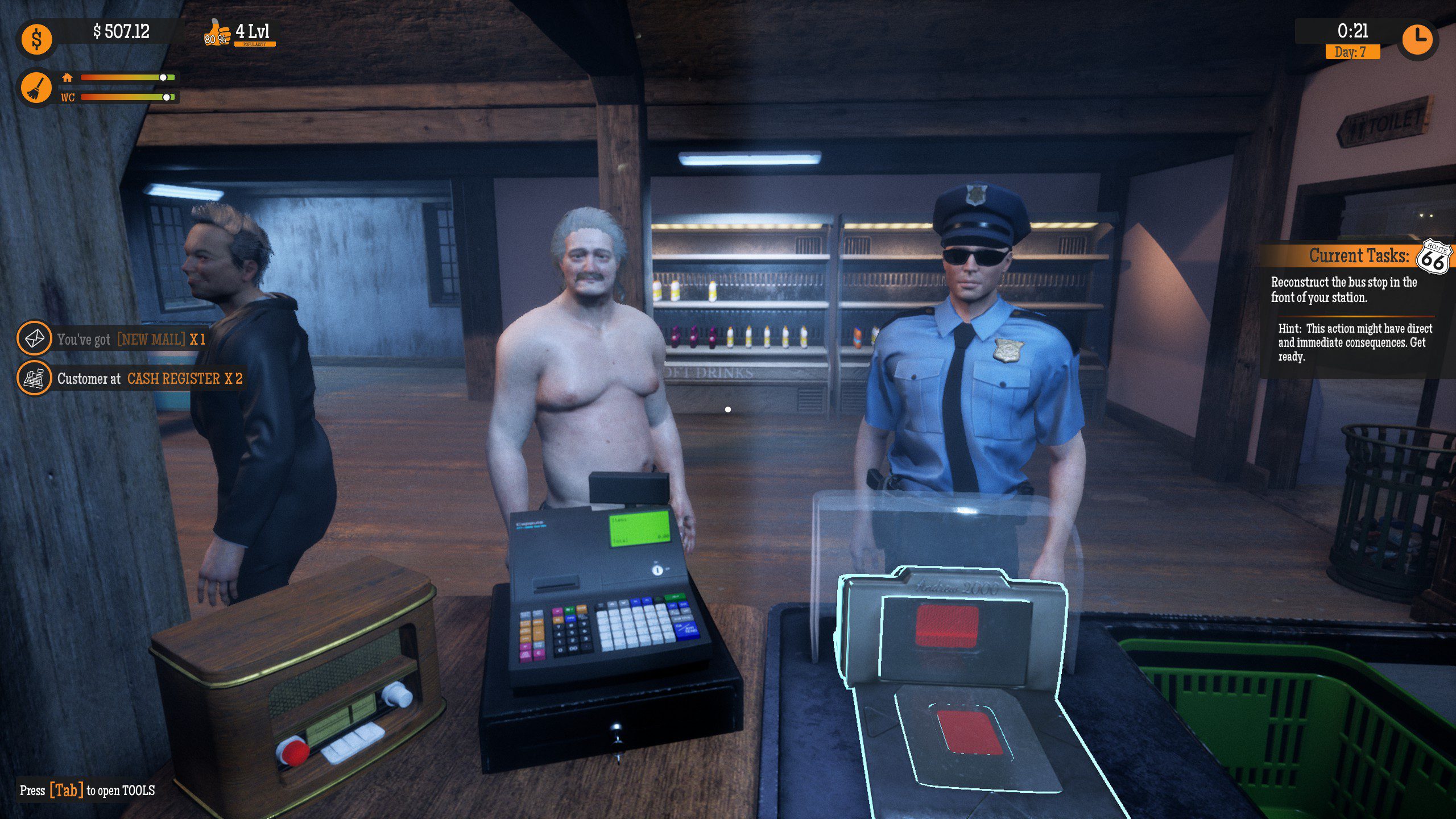
Task: Open the envelope mail notification icon
Action: tap(35, 340)
